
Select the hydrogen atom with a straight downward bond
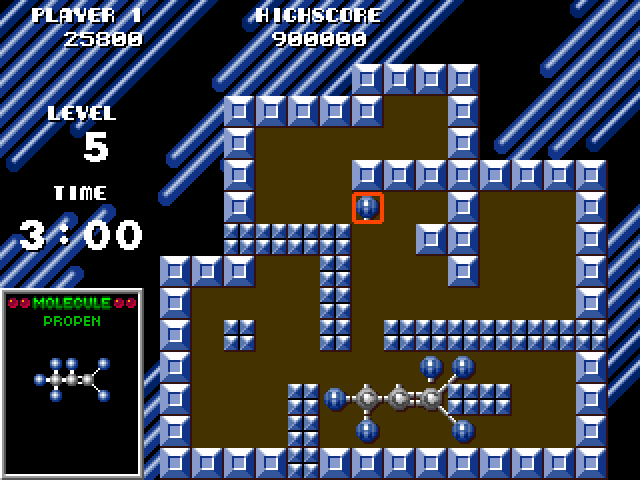tap(432, 367)
